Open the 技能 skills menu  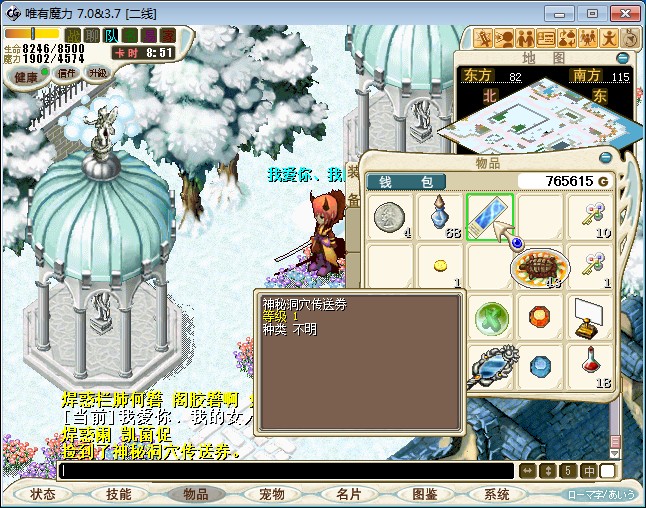click(x=119, y=494)
